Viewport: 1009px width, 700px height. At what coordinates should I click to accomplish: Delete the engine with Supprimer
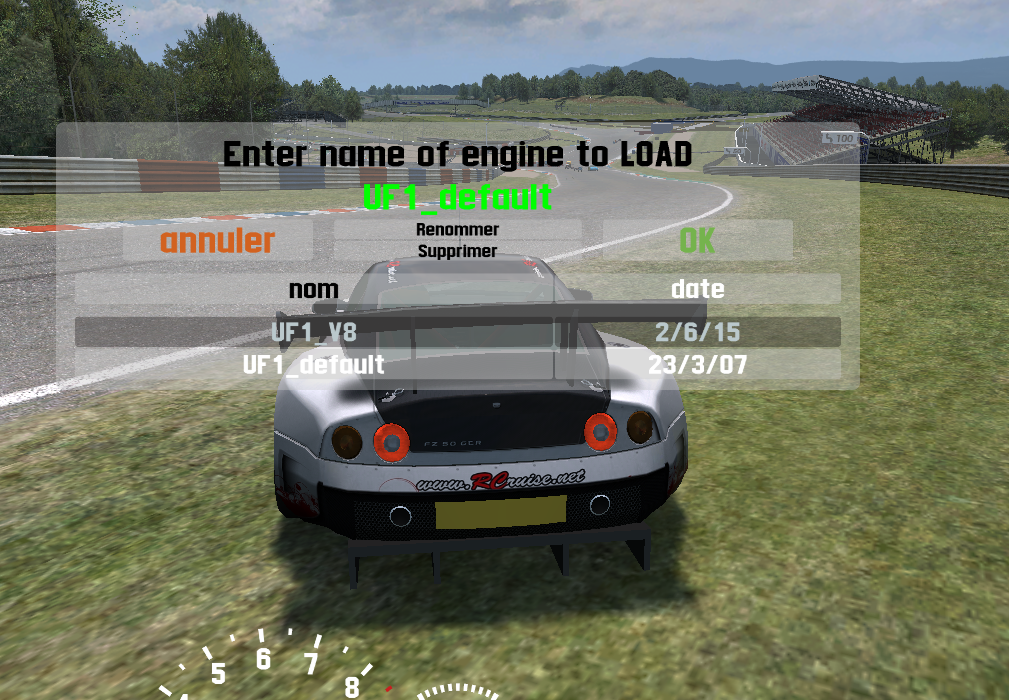coord(457,252)
